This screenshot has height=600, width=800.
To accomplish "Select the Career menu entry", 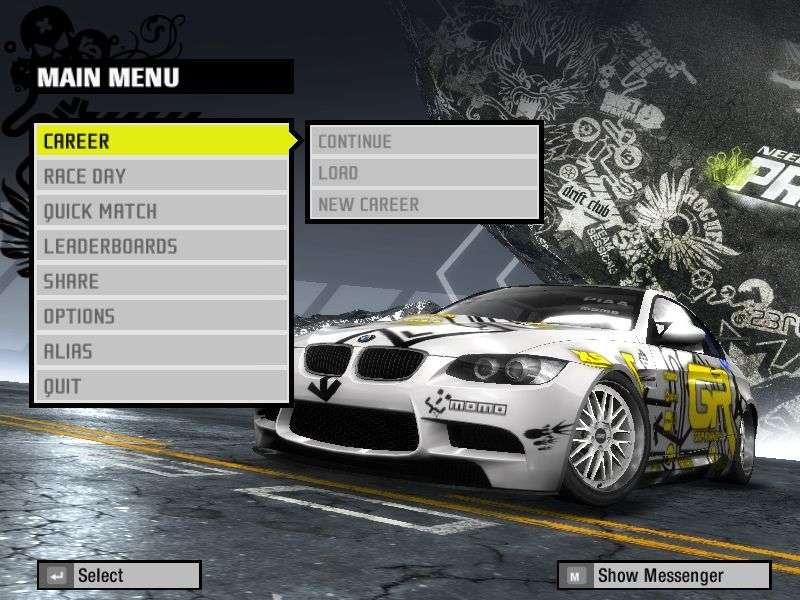I will (x=162, y=141).
